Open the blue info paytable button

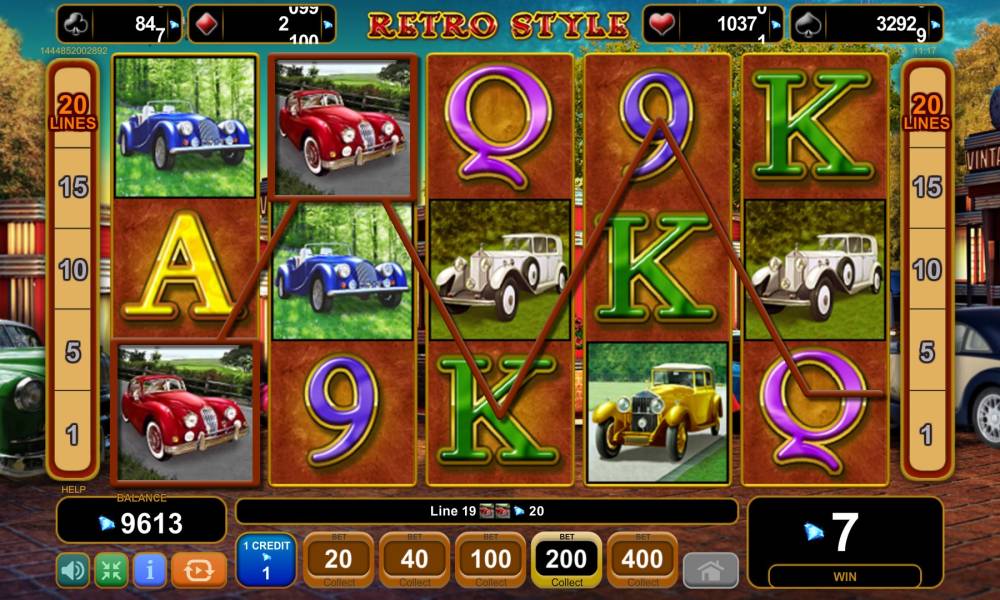150,570
